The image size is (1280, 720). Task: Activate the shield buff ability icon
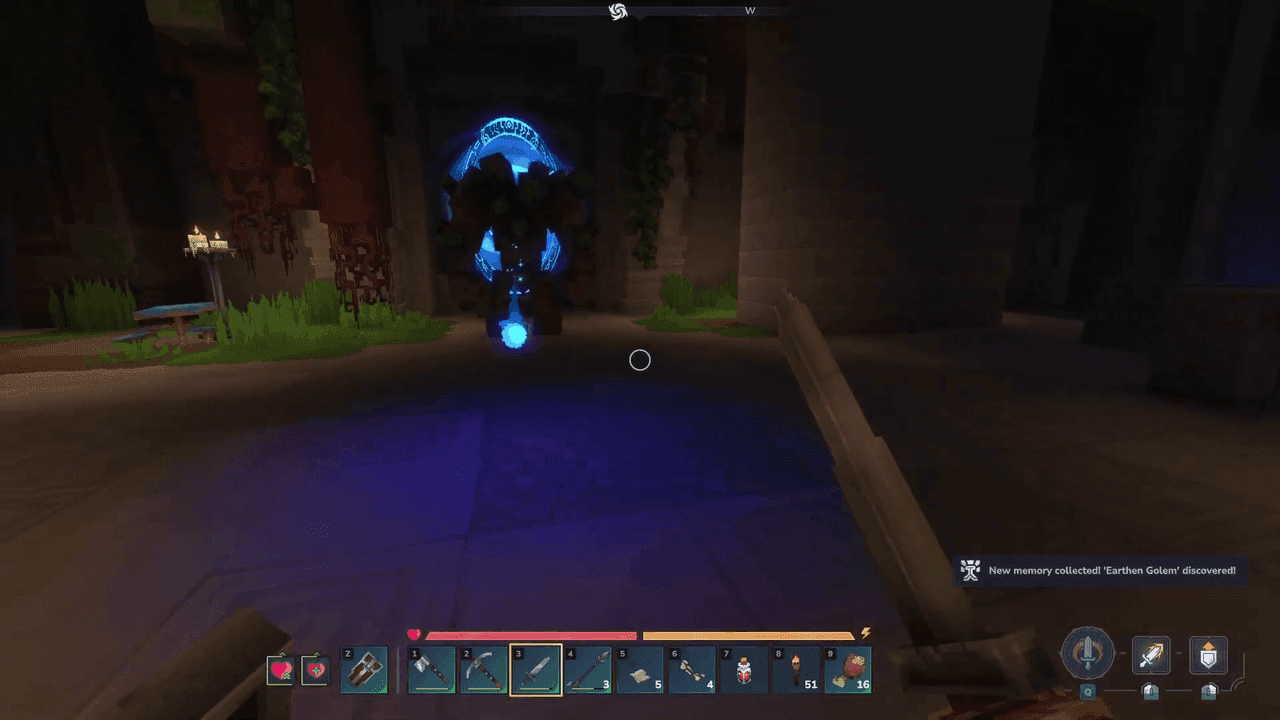point(1207,655)
